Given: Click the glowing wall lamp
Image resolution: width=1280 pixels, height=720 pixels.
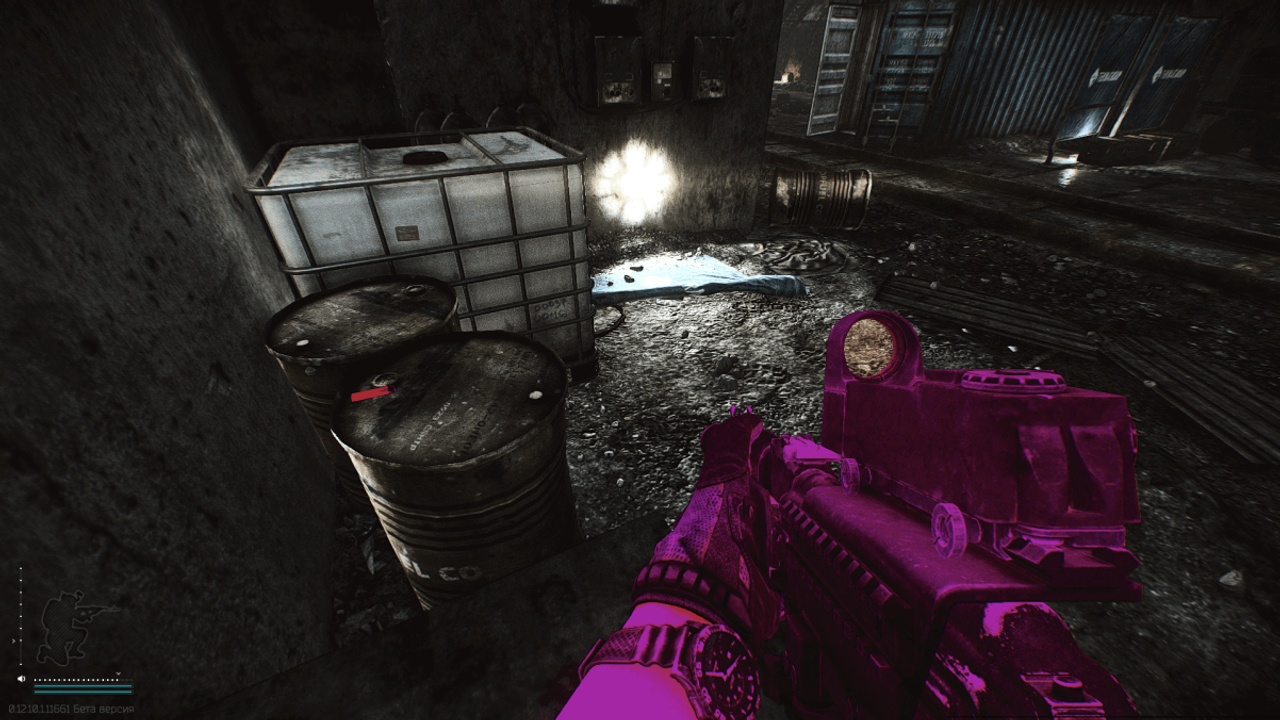Looking at the screenshot, I should tap(636, 180).
